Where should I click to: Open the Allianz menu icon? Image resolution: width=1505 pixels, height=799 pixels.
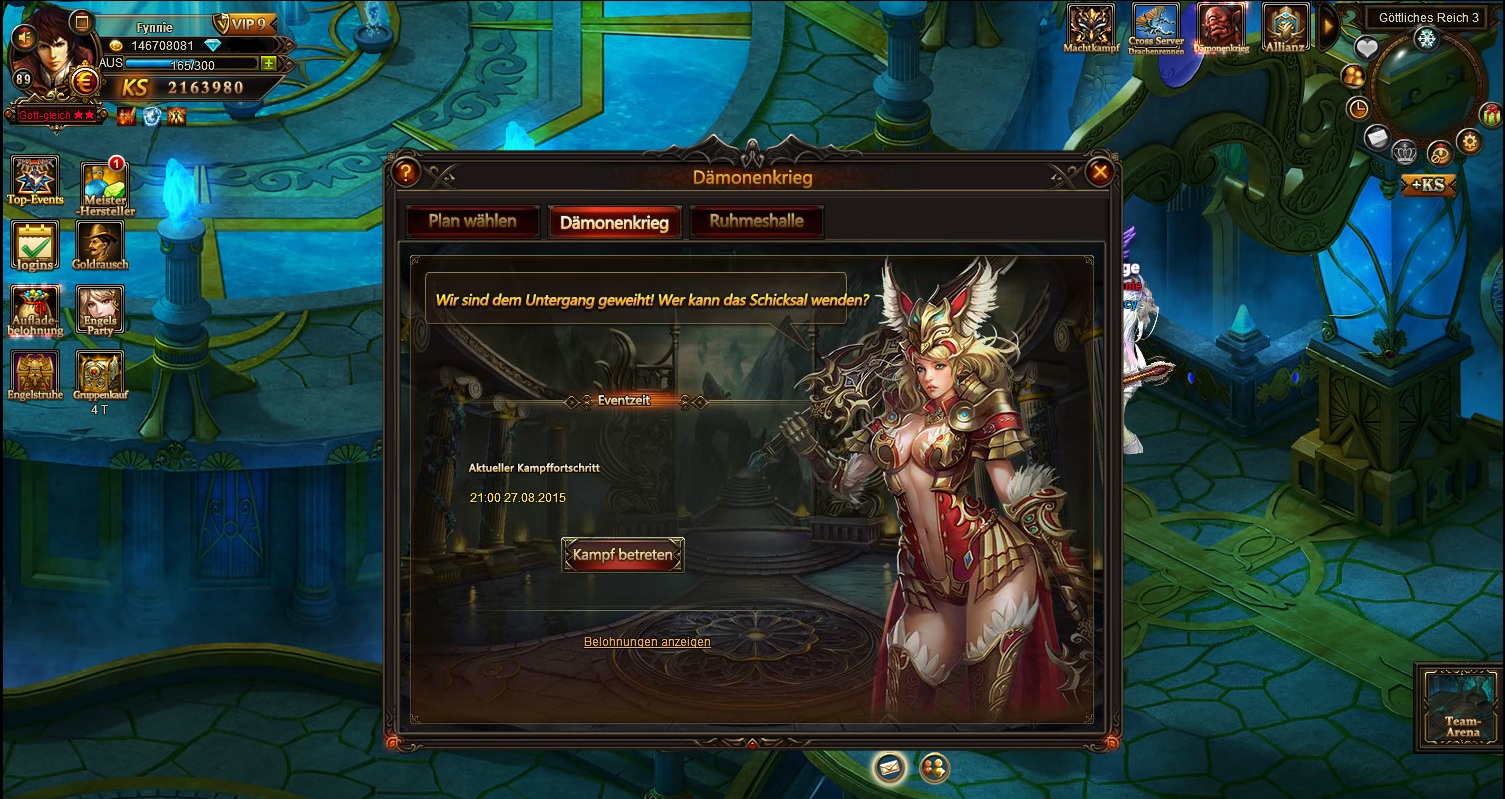point(1285,28)
